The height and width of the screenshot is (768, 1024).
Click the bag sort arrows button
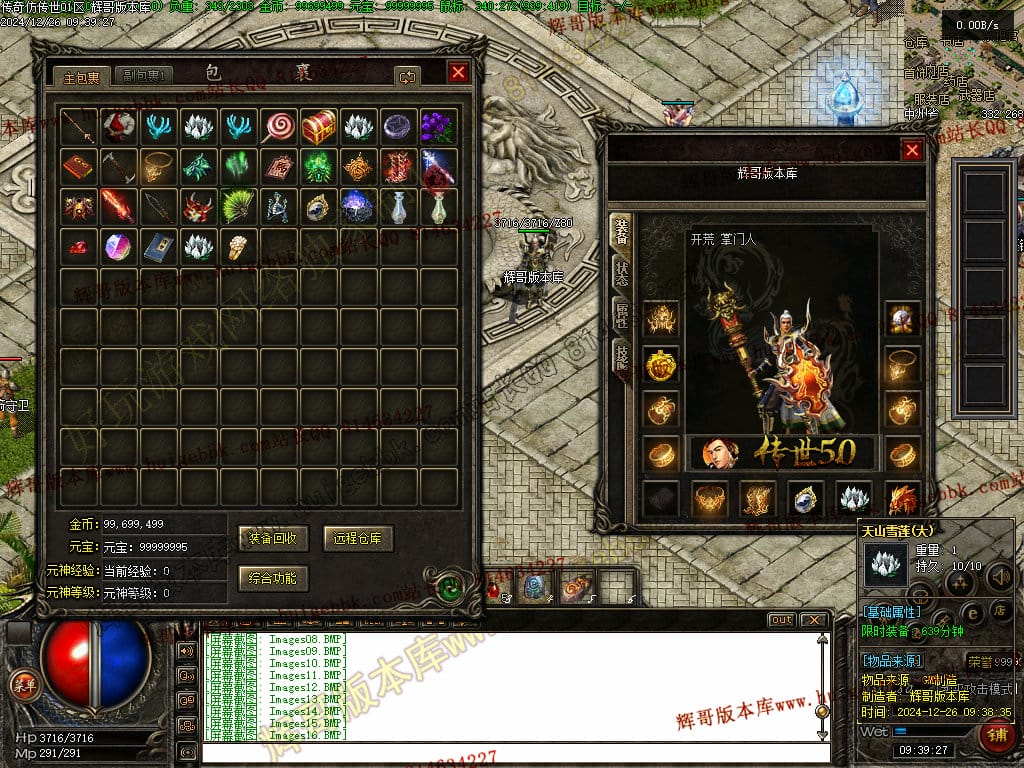click(x=407, y=76)
